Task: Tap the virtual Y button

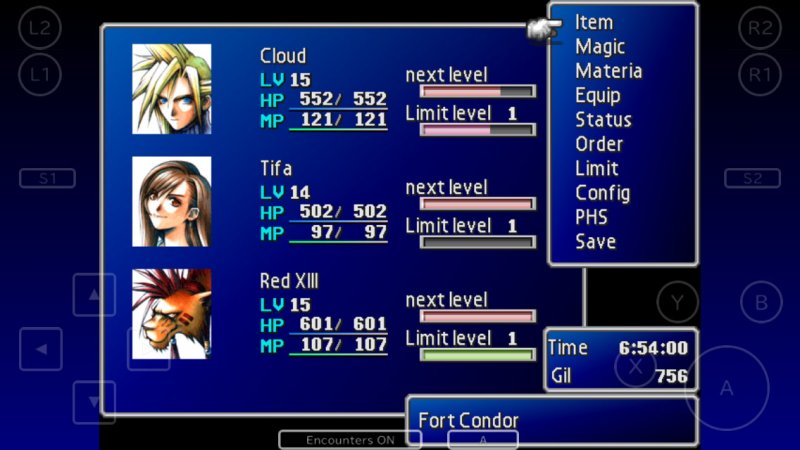Action: coord(677,302)
